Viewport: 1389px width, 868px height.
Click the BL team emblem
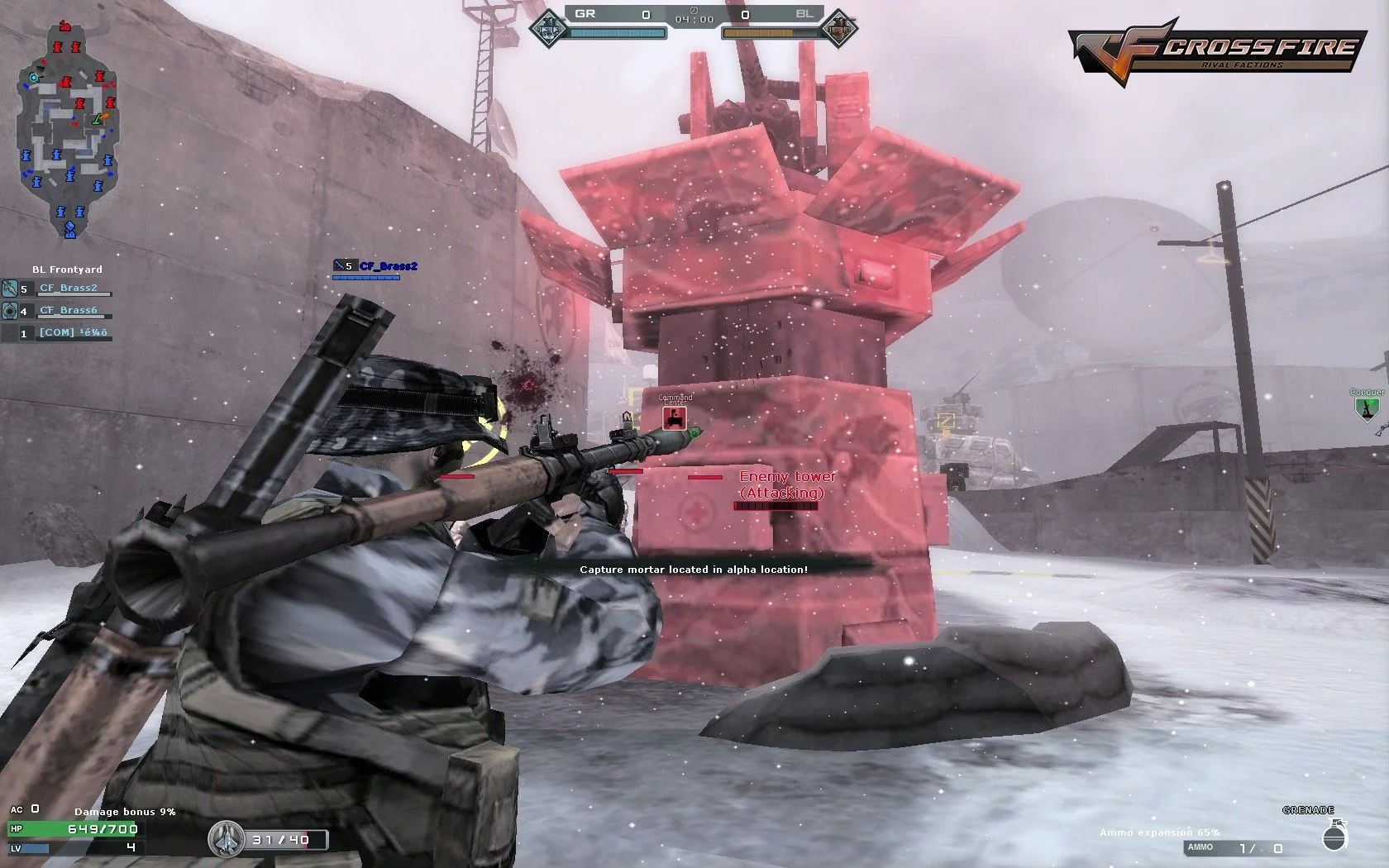point(840,28)
